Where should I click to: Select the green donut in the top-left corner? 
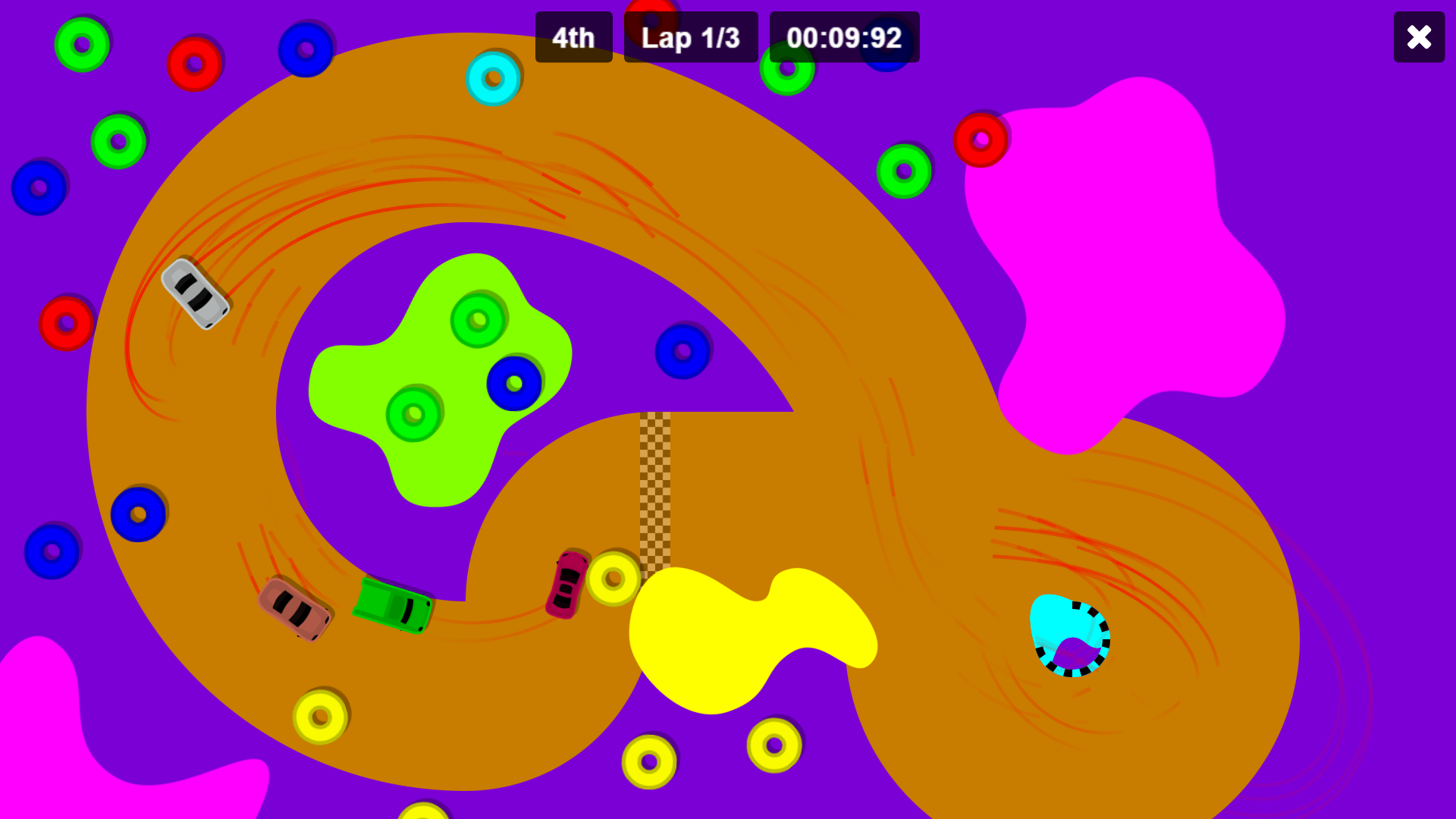81,44
